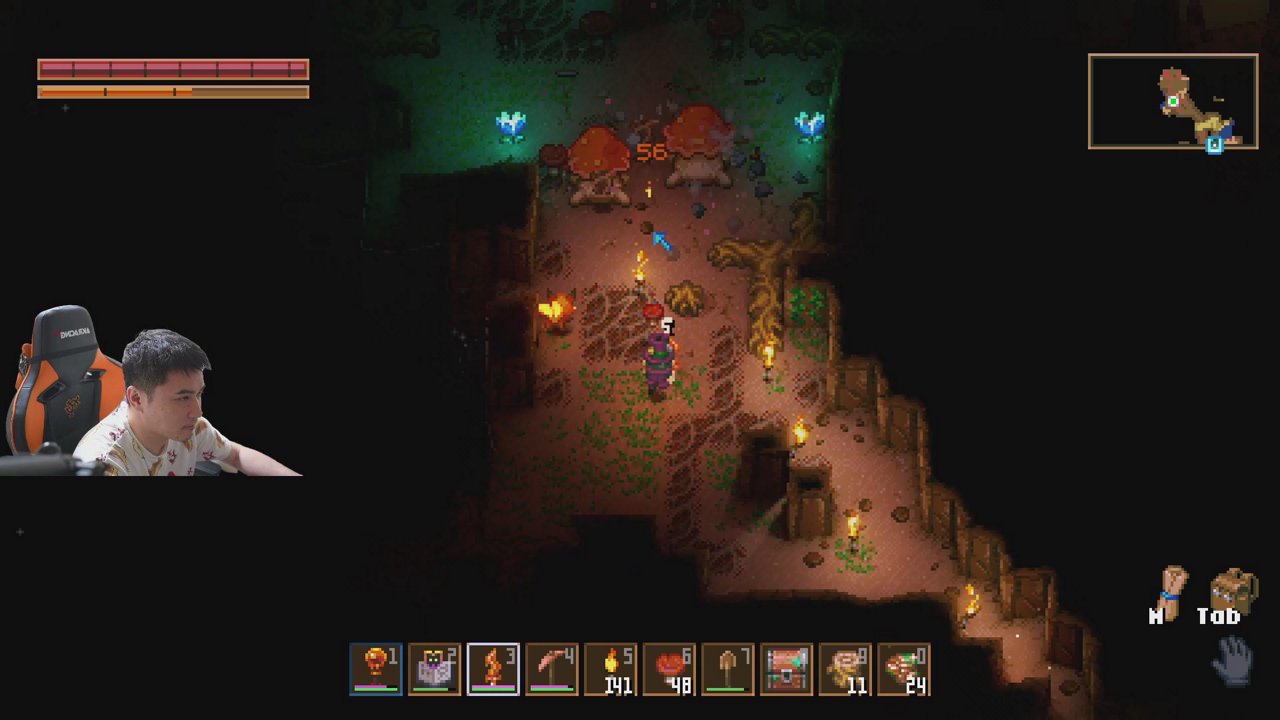Equip the pickaxe in hotbar slot 4

(552, 669)
